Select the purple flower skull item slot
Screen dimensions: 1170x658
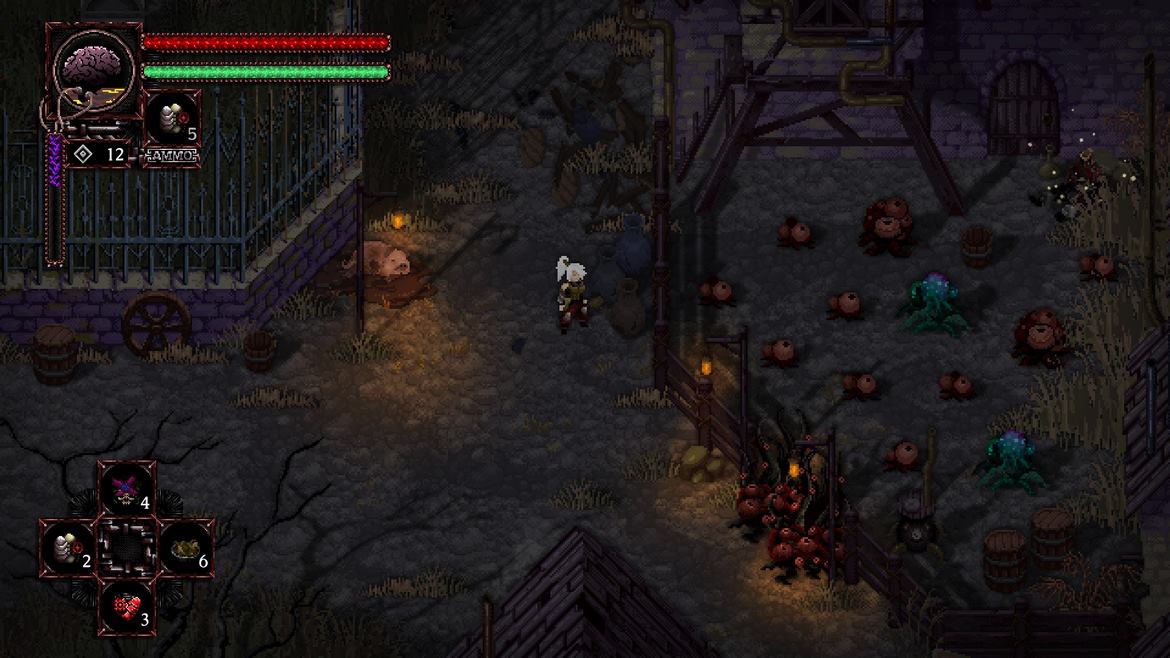(x=127, y=489)
